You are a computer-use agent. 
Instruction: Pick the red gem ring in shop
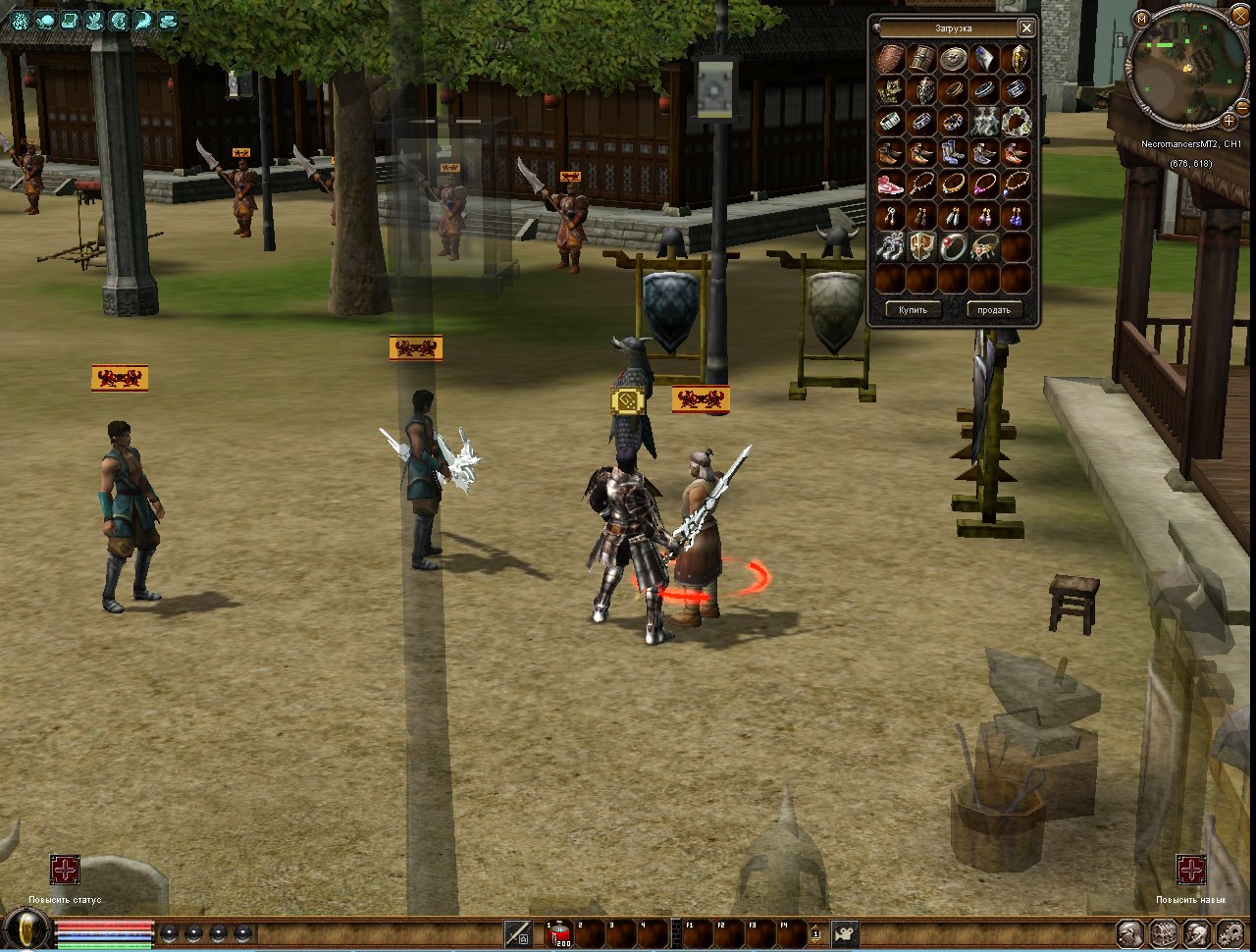click(x=953, y=246)
